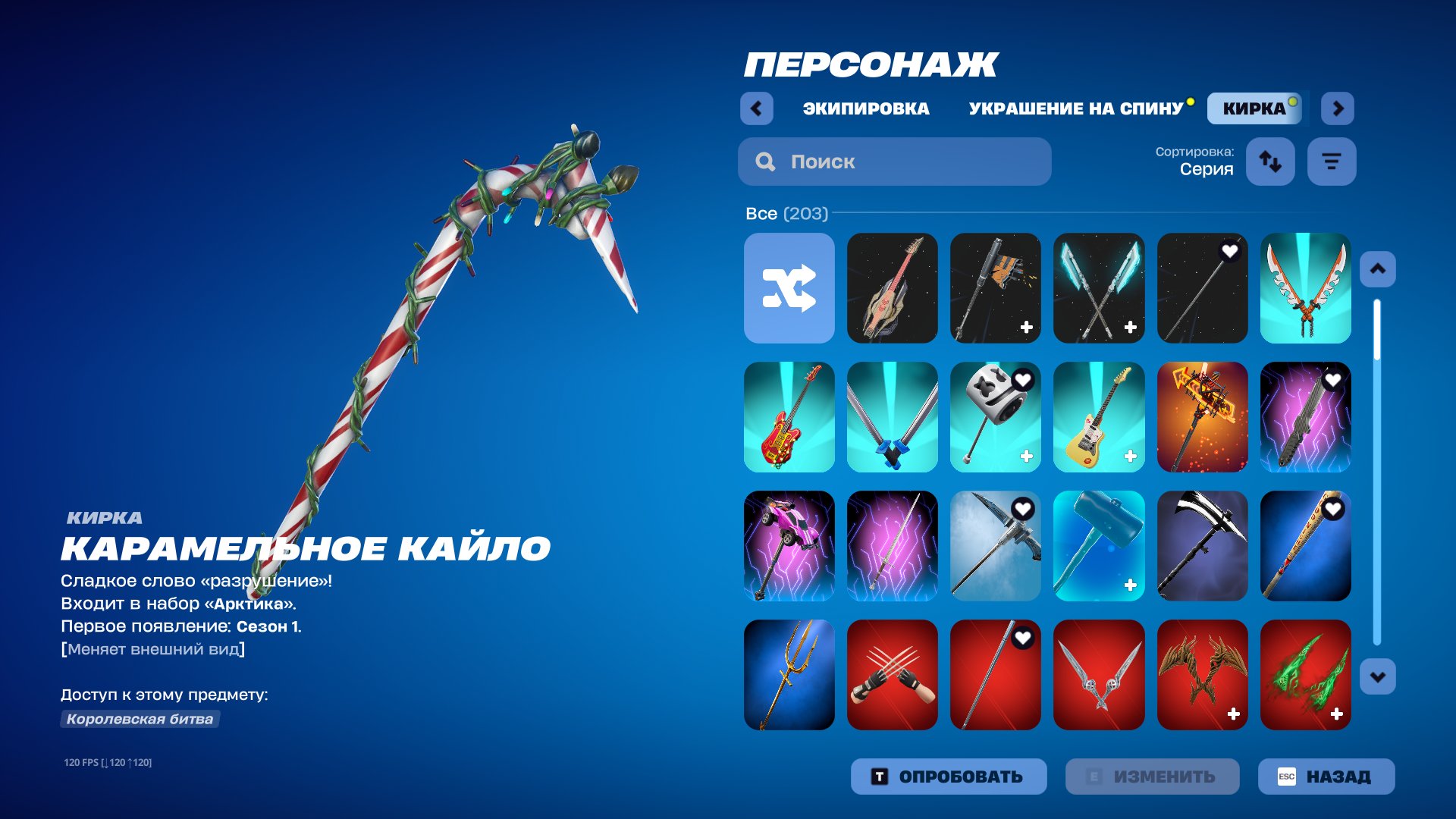Click the magnifier icon in the search bar
1456x819 pixels.
(765, 162)
